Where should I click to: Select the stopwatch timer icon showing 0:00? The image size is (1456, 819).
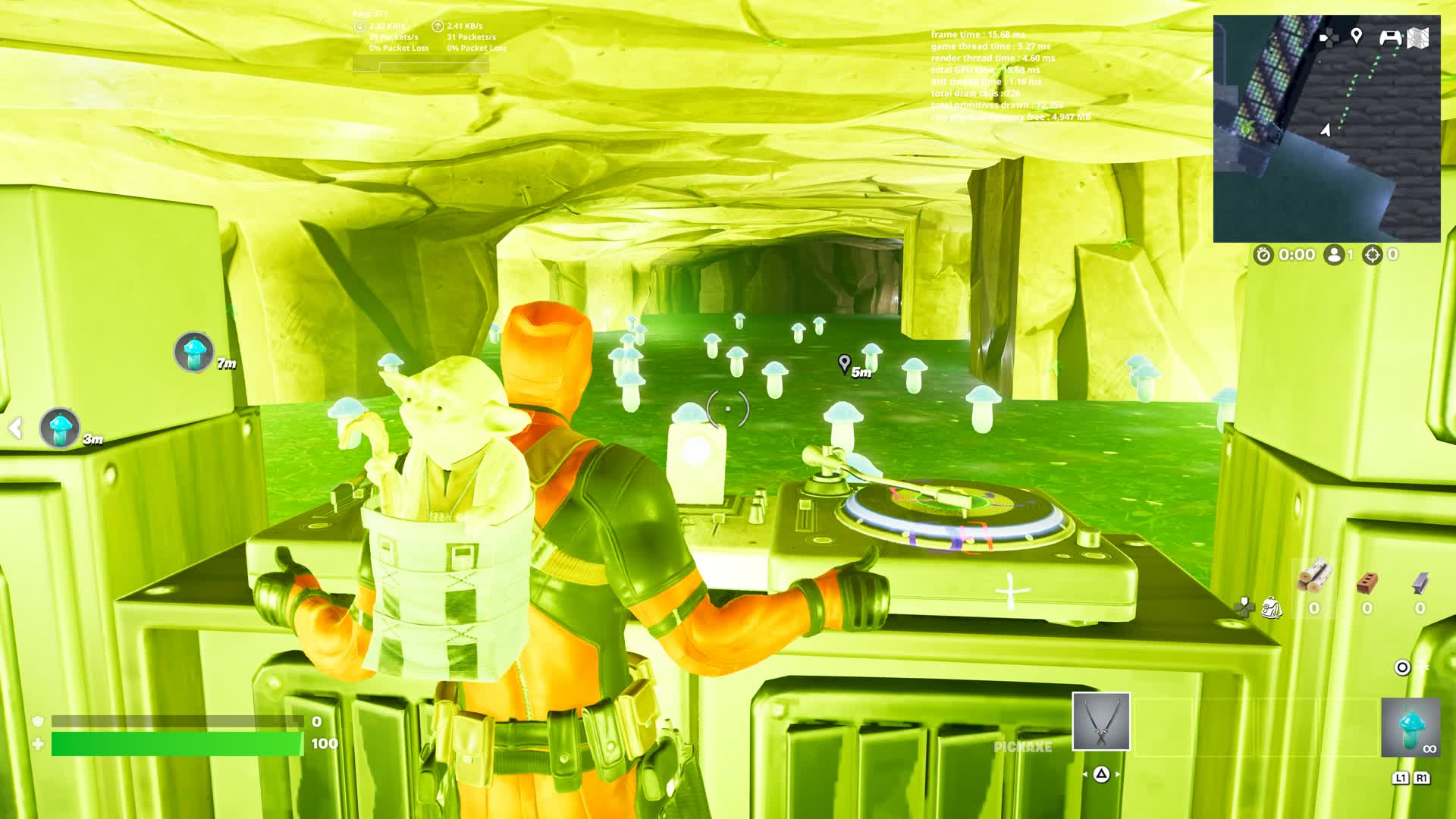coord(1263,254)
